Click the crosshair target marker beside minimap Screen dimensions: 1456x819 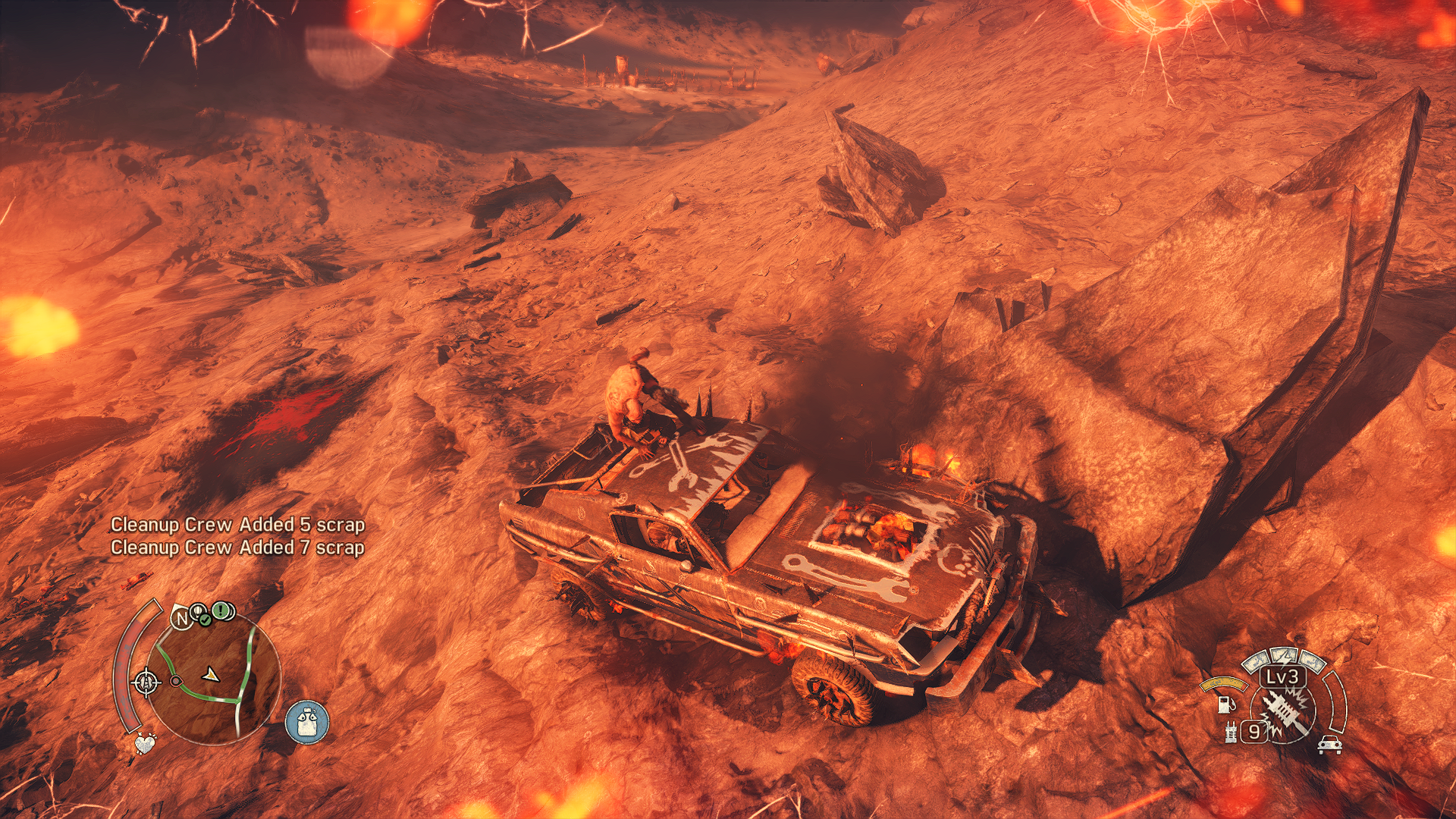click(x=146, y=682)
